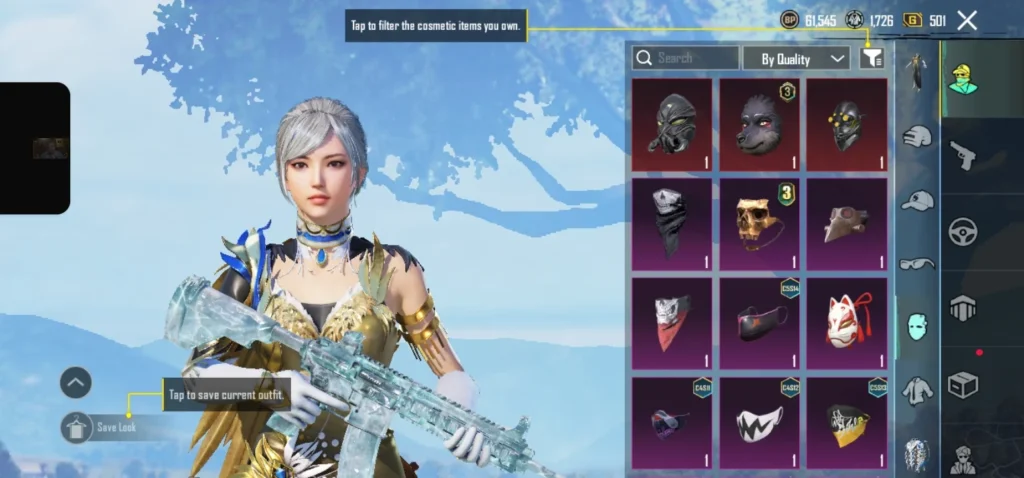Select the golden skull mask
This screenshot has height=478, width=1024.
759,224
